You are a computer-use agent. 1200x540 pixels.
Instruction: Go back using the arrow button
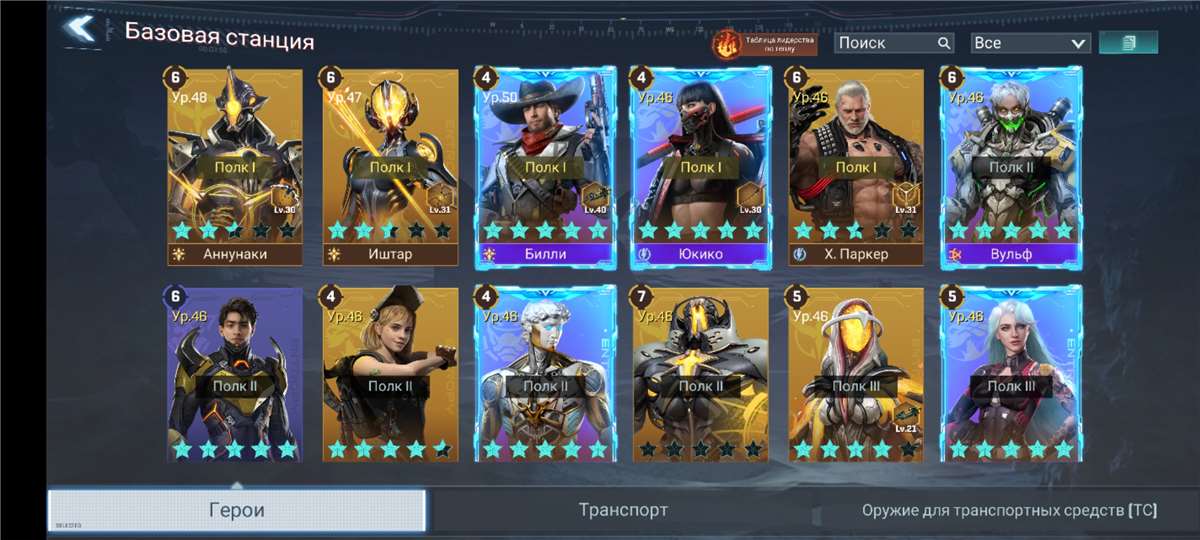[x=79, y=28]
